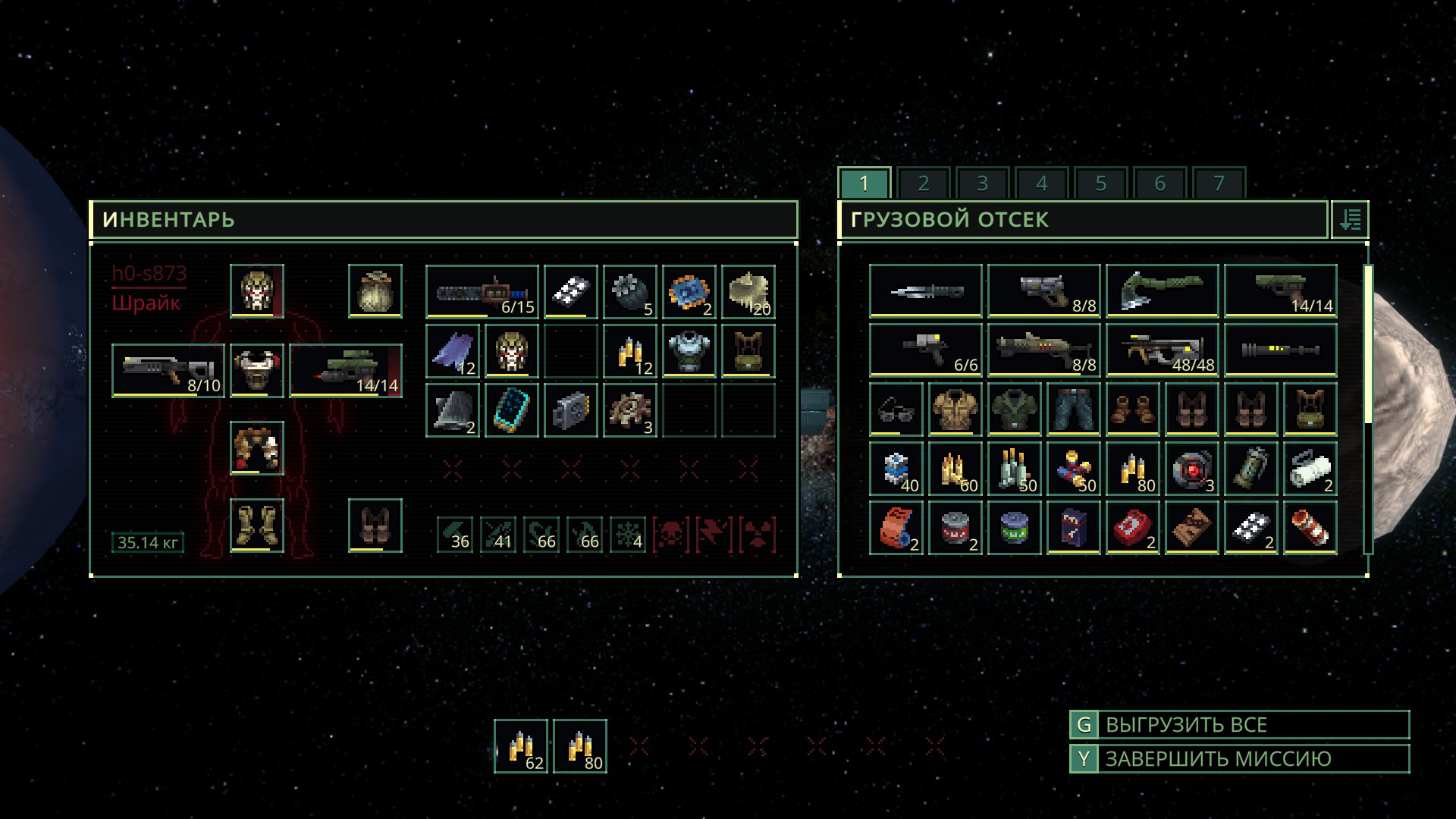Click the backpack sack equipment slot
Screen dimensions: 1456x819
coord(375,291)
